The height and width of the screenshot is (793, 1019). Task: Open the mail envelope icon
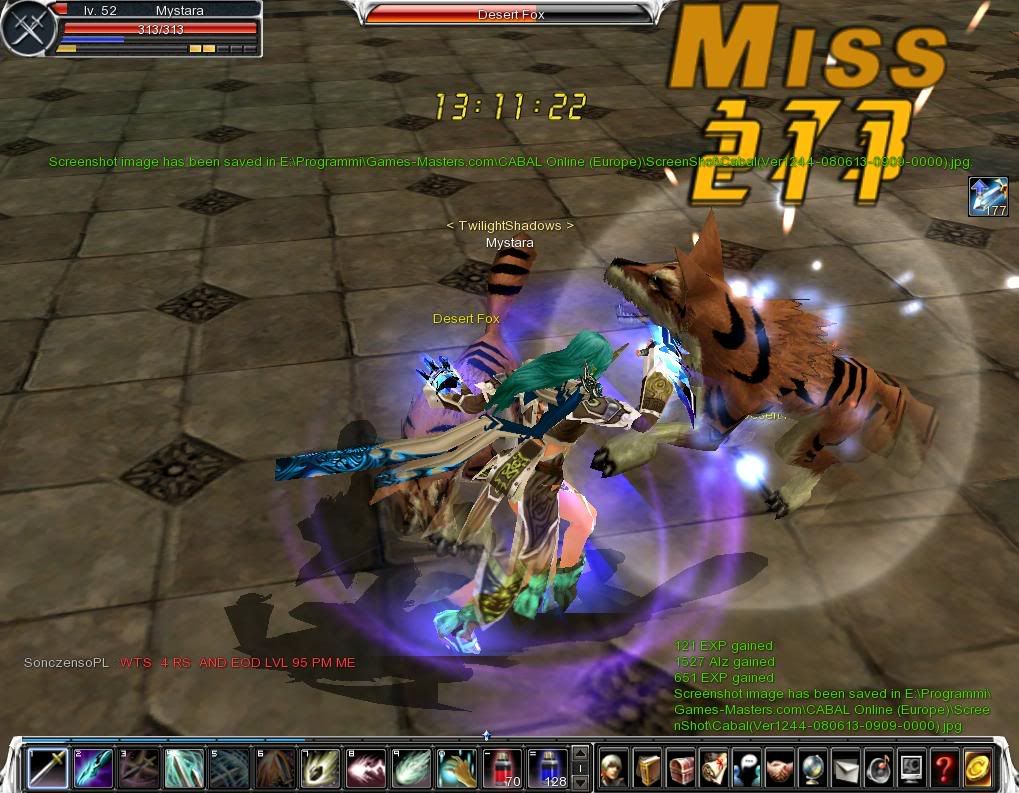(845, 767)
